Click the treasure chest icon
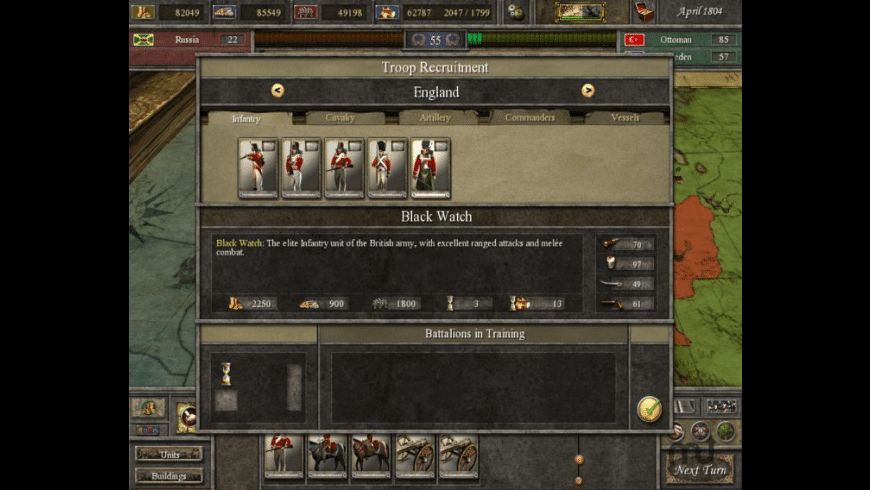The image size is (870, 490). pos(642,12)
